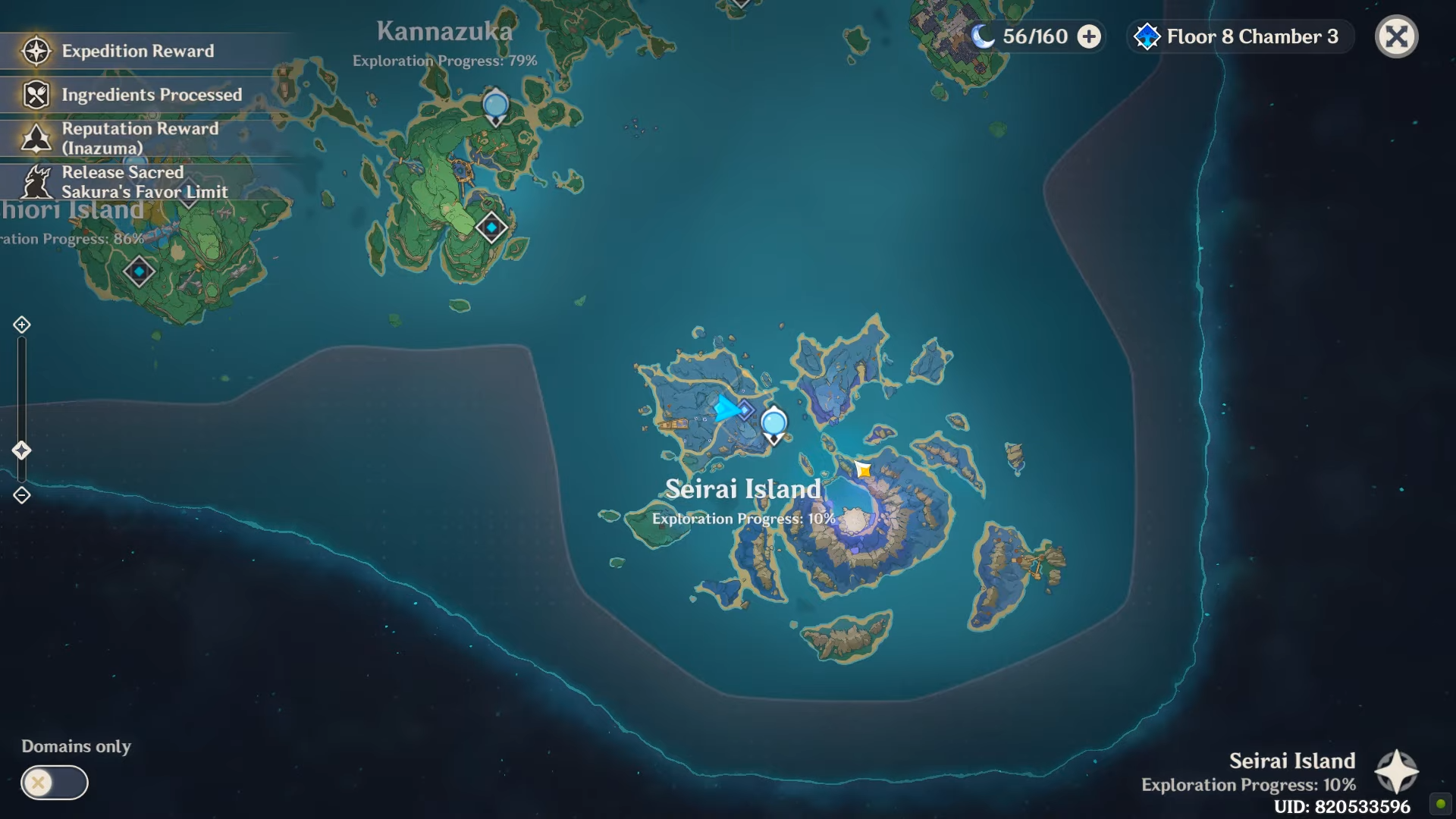Image resolution: width=1456 pixels, height=819 pixels.
Task: Click the yellow quest marker on Seirai
Action: pos(863,470)
